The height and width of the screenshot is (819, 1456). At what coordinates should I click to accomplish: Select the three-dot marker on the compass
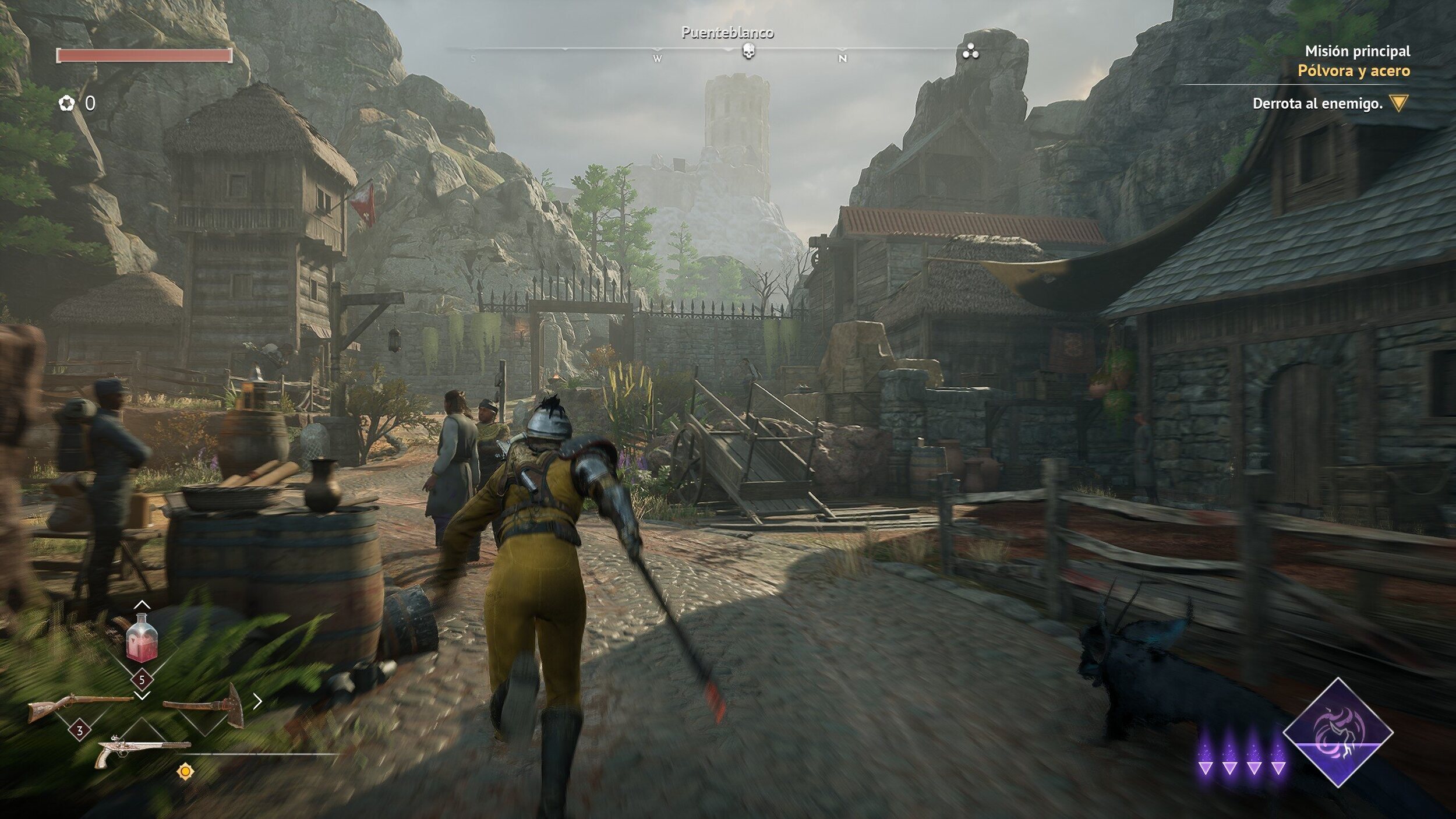(970, 52)
